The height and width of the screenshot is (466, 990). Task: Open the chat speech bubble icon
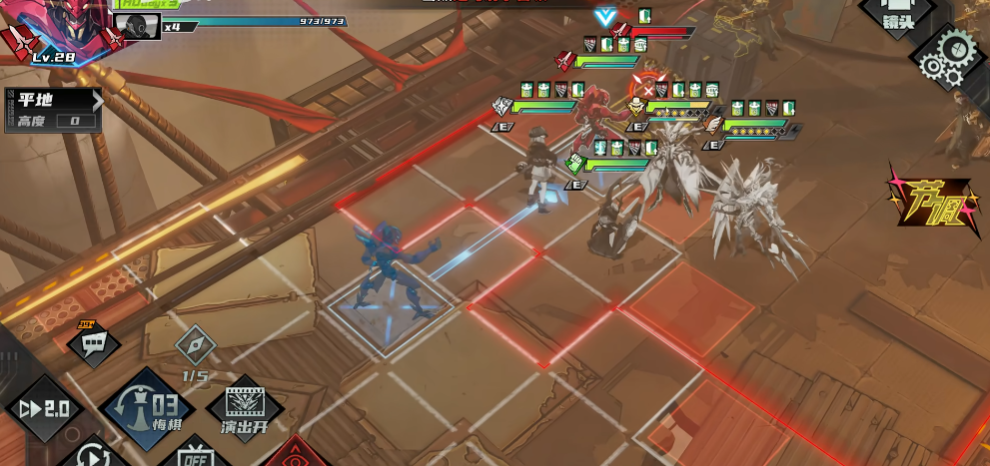94,343
